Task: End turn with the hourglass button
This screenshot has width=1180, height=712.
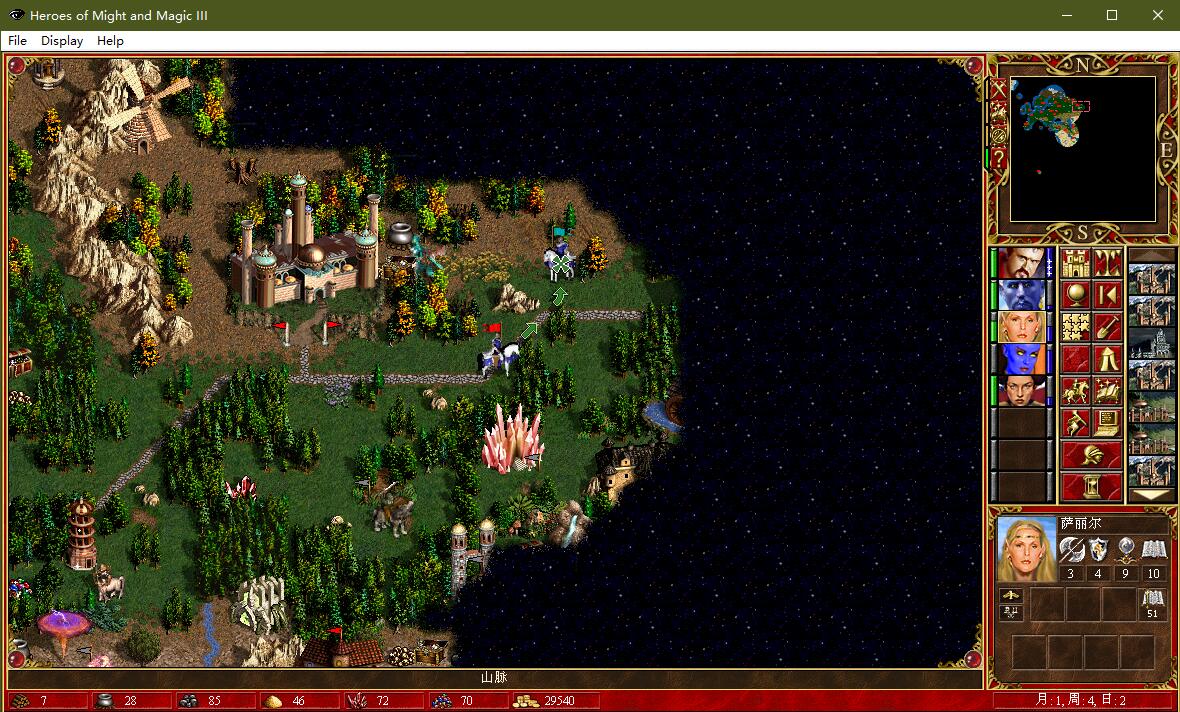Action: pyautogui.click(x=1091, y=487)
